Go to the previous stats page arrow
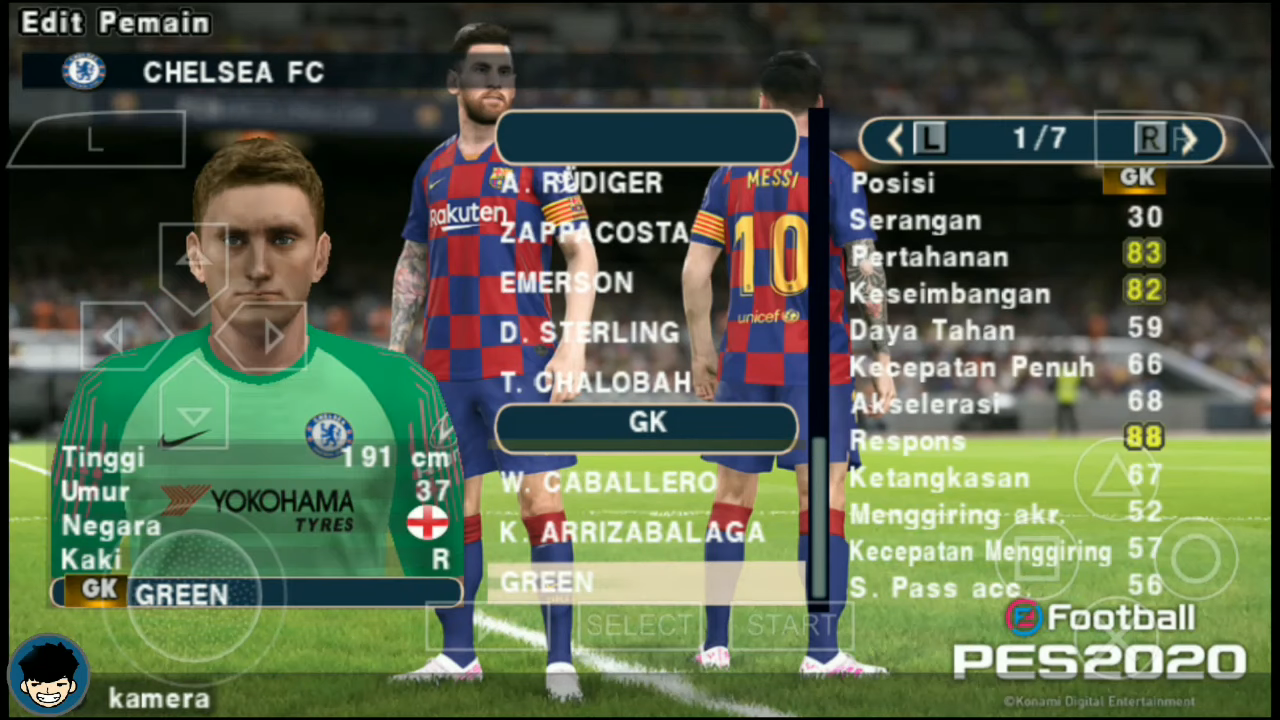This screenshot has width=1280, height=720. pyautogui.click(x=895, y=140)
